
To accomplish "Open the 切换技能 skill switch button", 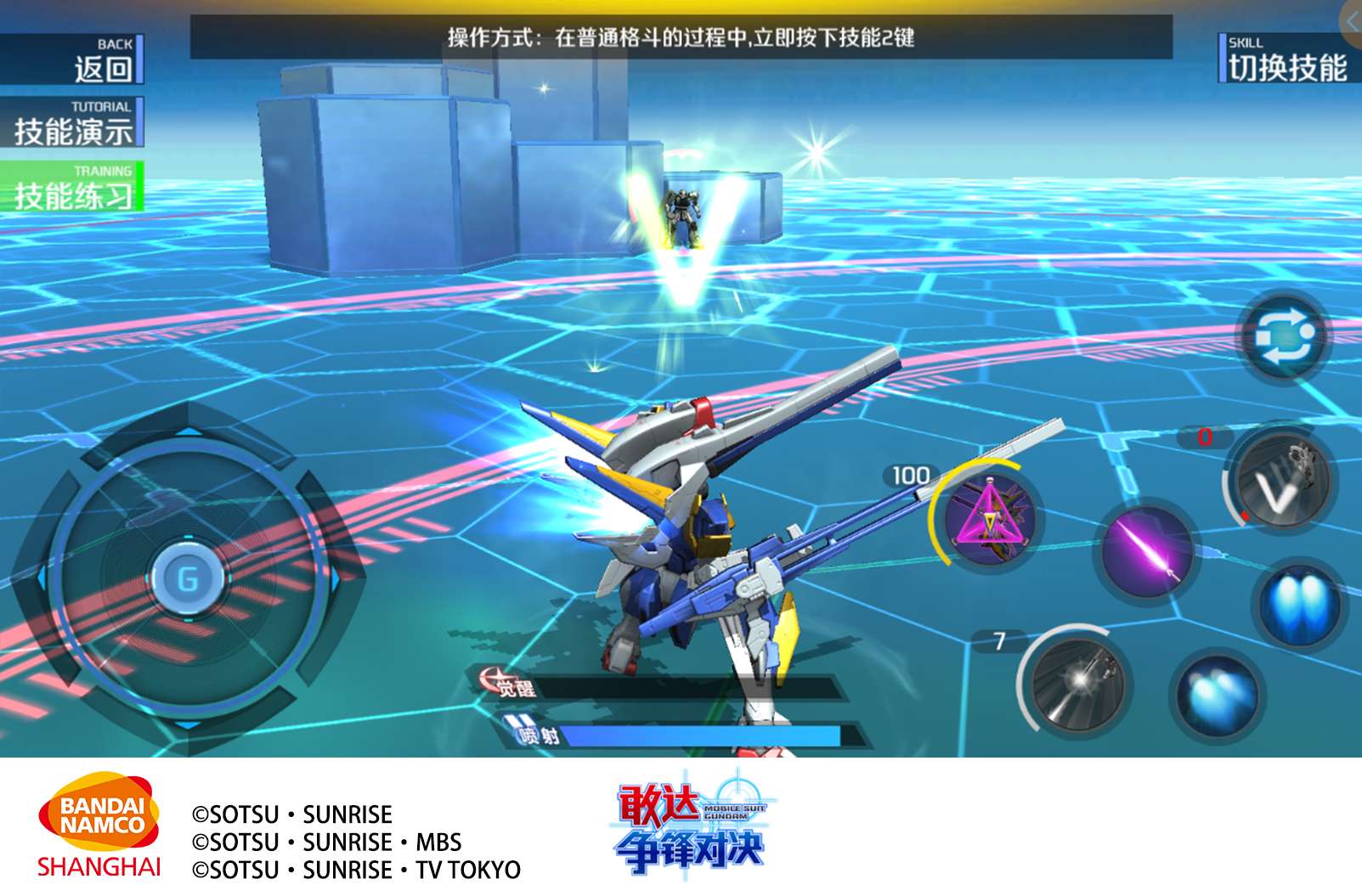I will 1287,59.
